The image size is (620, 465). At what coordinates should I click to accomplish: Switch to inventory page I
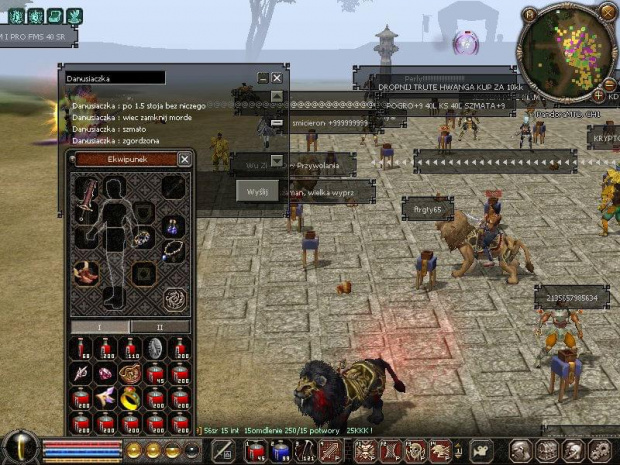point(99,327)
